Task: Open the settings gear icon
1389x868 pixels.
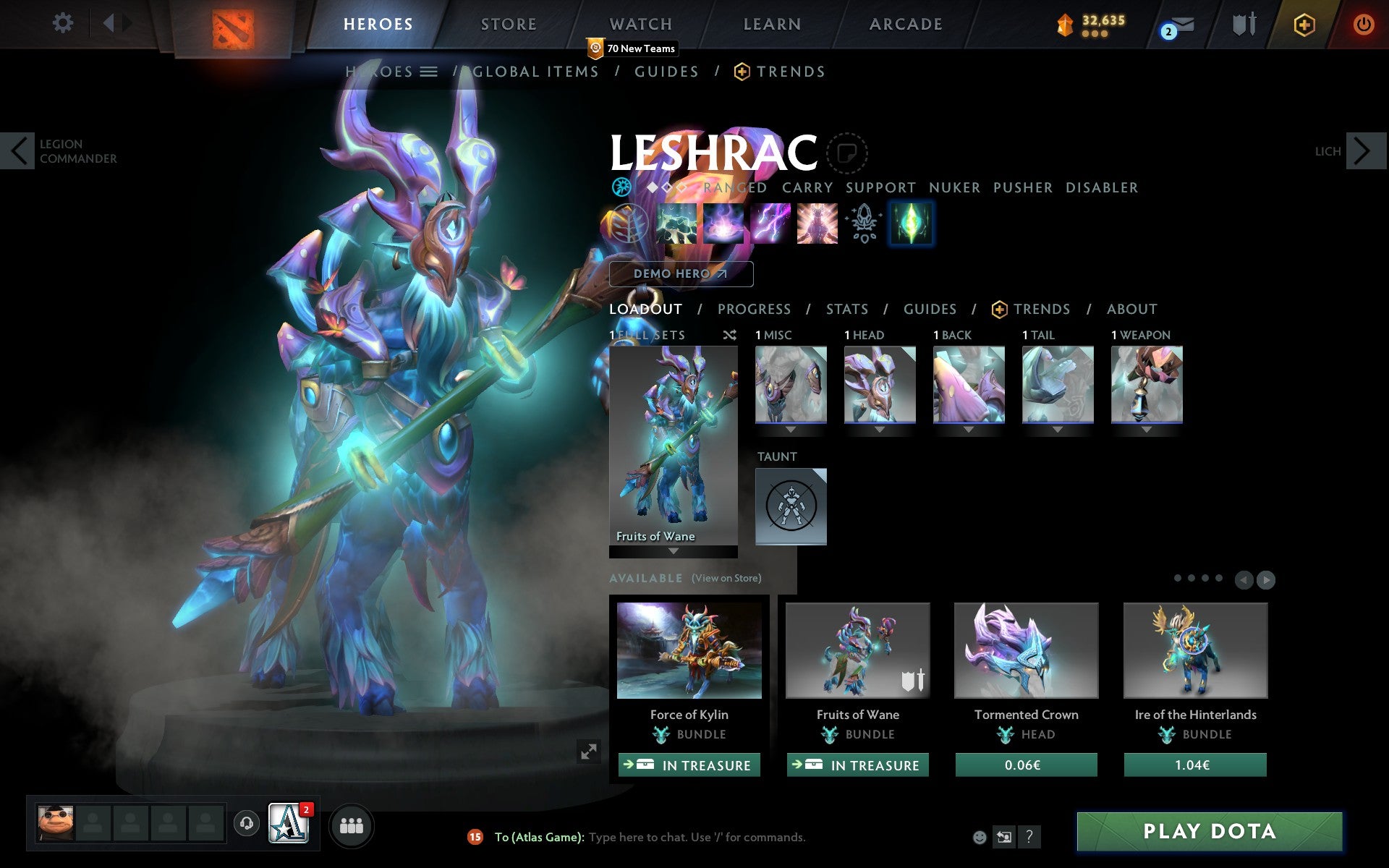Action: tap(64, 24)
